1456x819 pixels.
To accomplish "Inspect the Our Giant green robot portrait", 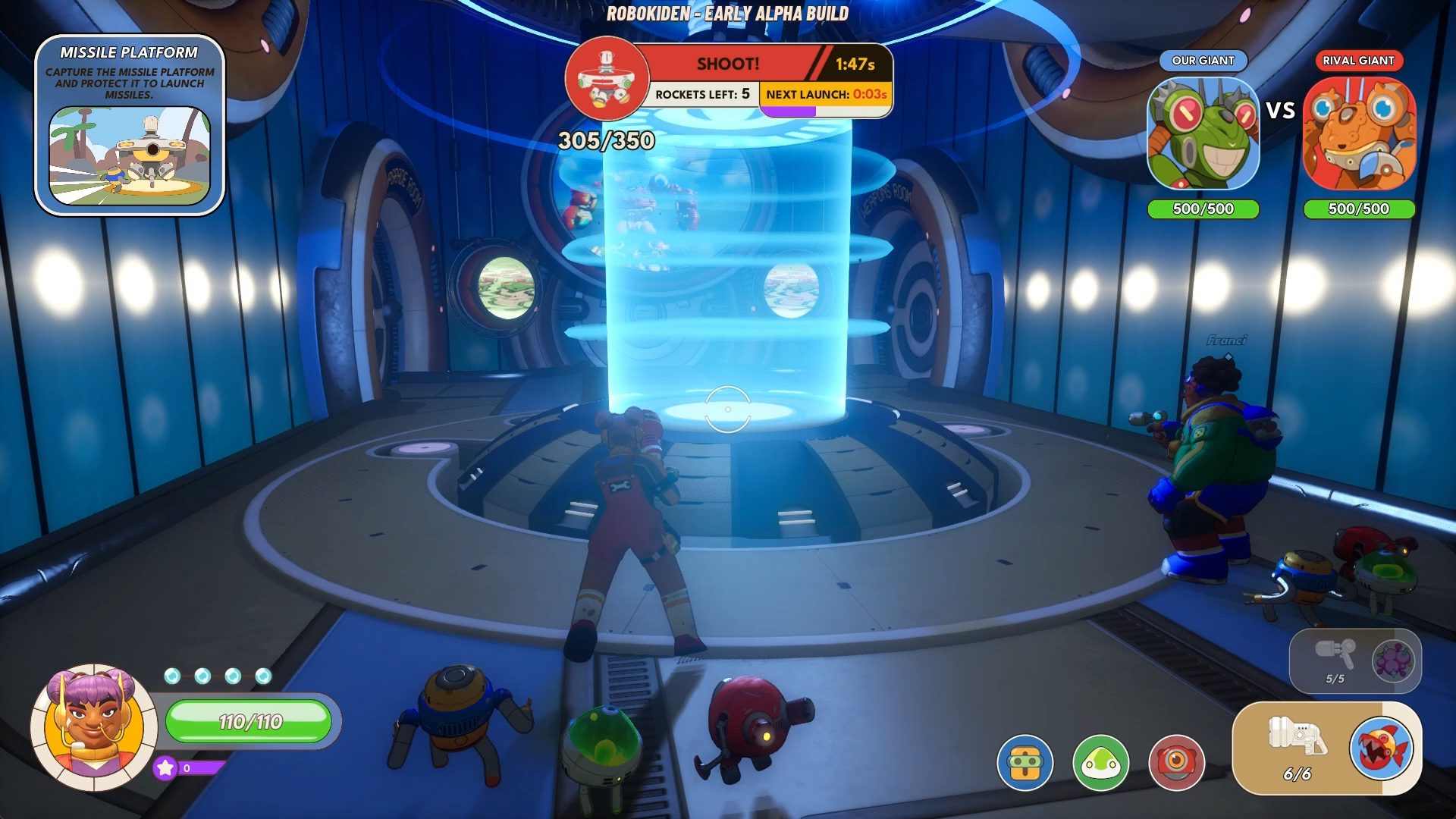I will click(x=1203, y=134).
